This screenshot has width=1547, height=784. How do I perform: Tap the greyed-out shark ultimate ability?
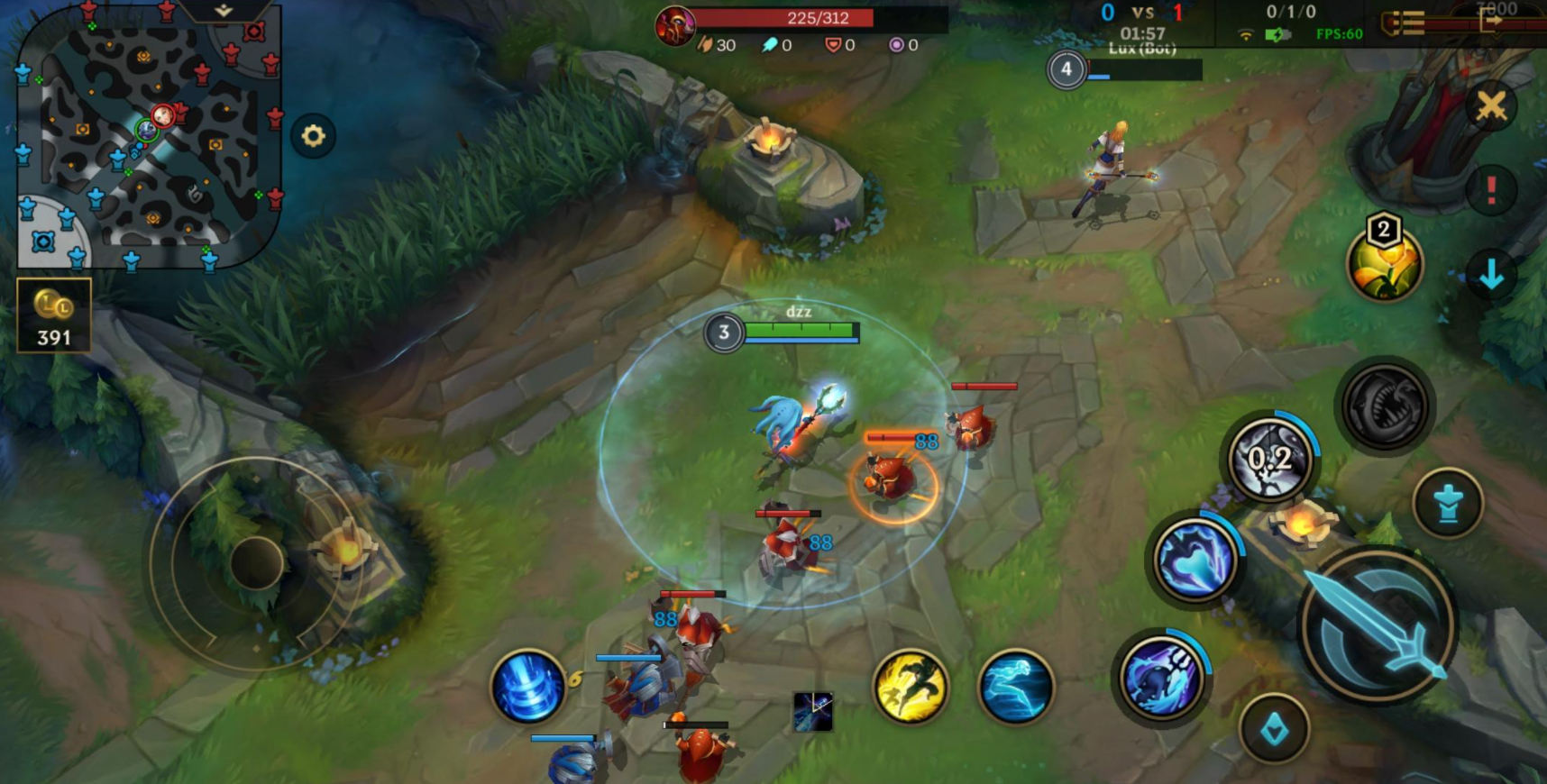pos(1385,406)
